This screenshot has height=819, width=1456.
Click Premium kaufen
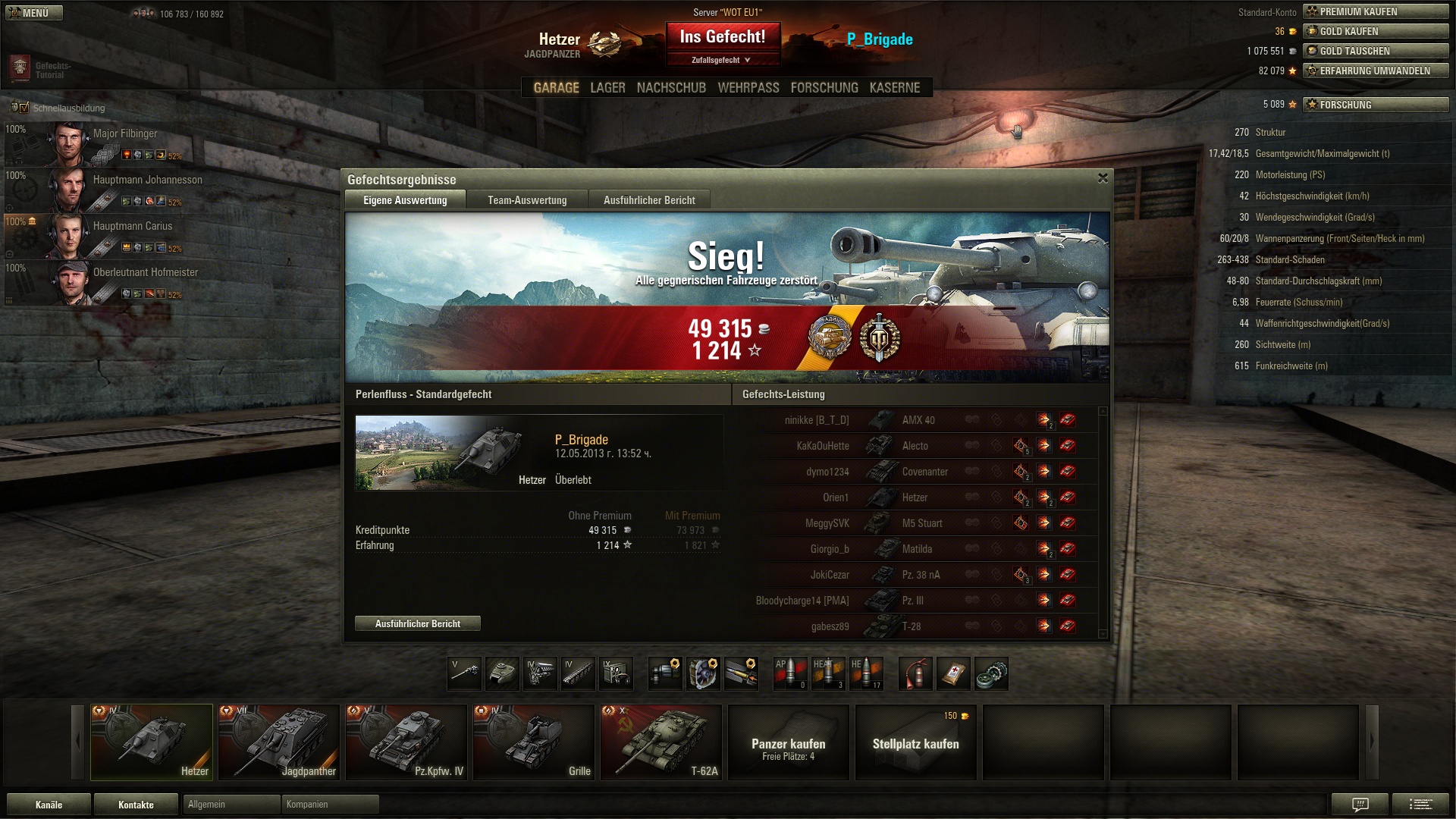(x=1375, y=11)
